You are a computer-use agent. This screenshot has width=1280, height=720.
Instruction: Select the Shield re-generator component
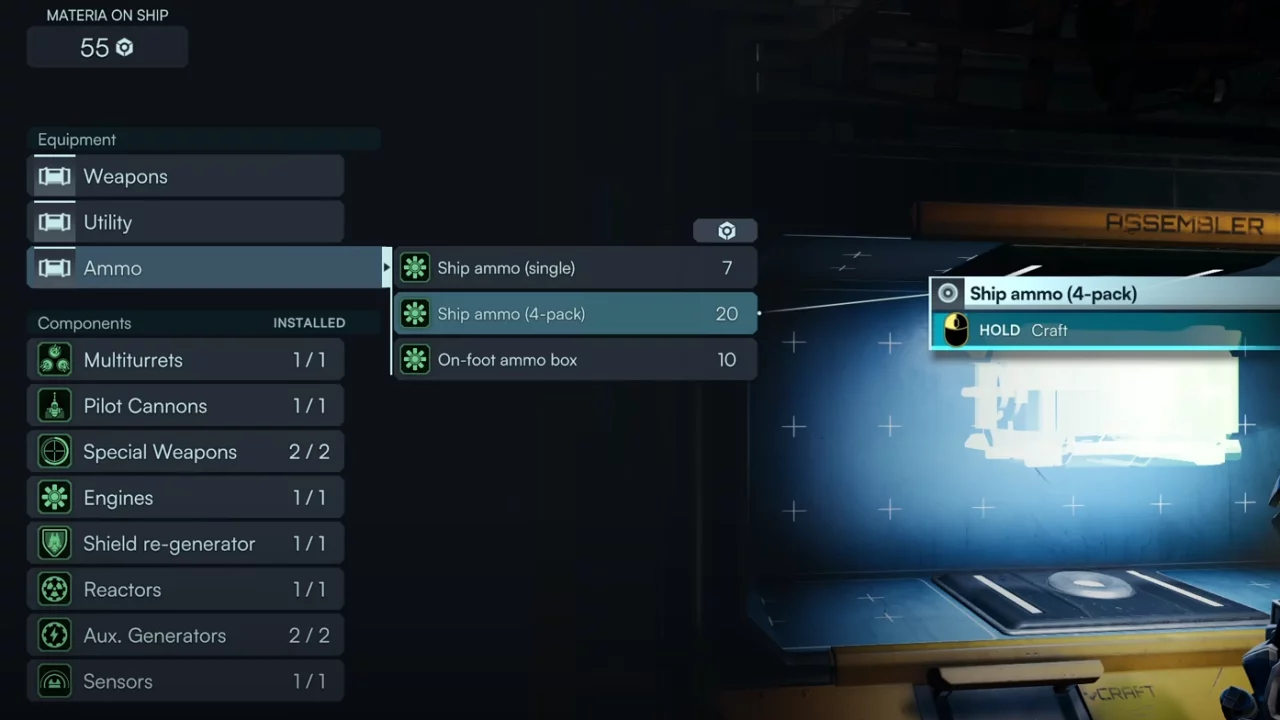(186, 544)
